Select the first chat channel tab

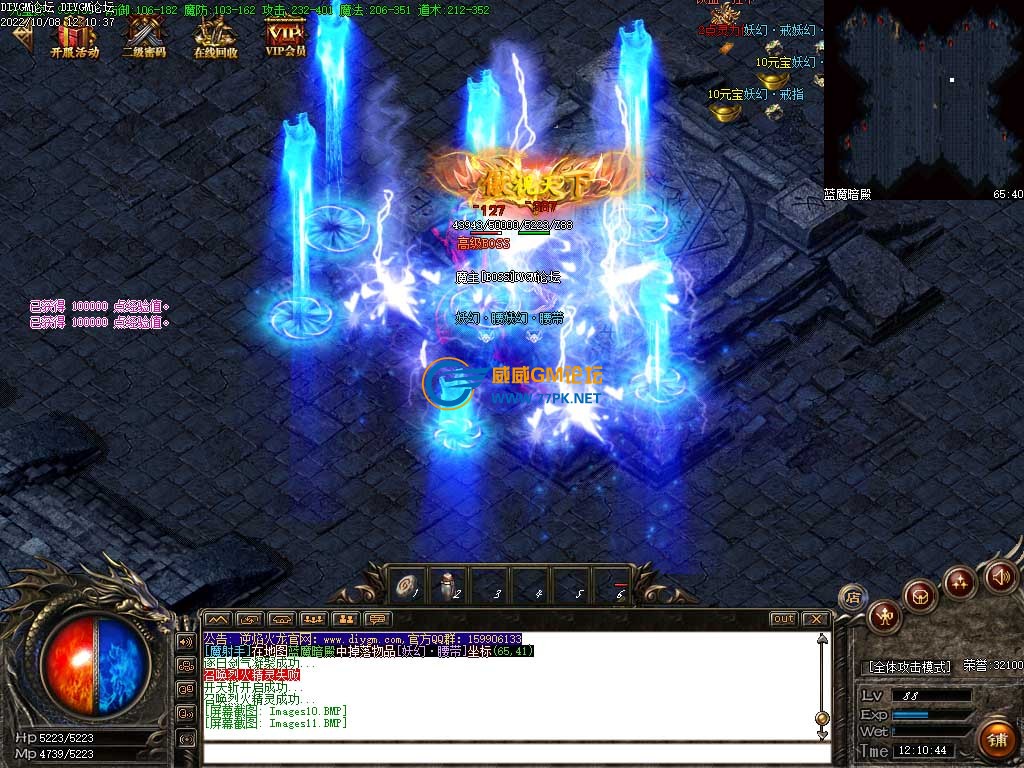click(x=218, y=619)
